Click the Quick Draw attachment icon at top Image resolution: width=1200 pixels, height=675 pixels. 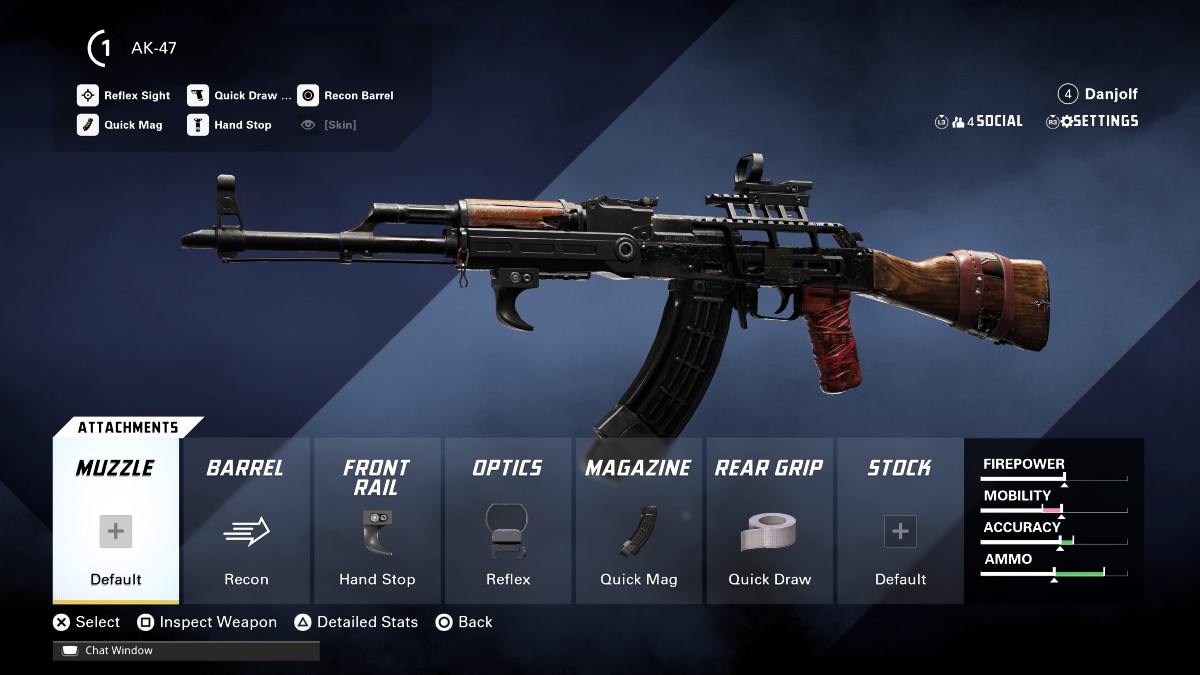198,96
